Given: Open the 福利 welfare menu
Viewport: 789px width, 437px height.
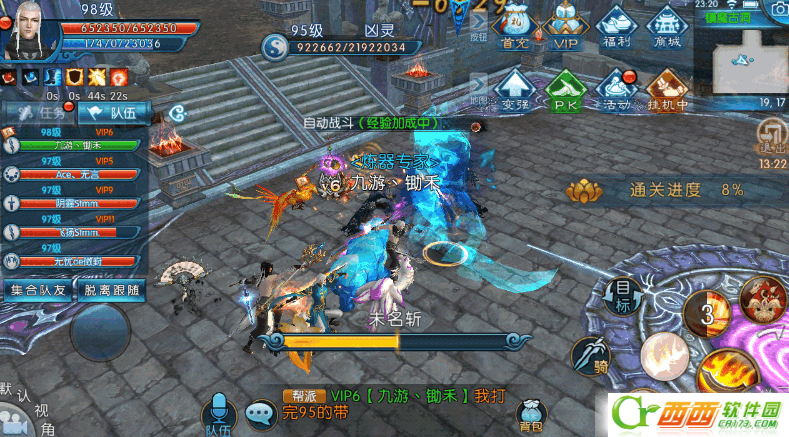Looking at the screenshot, I should click(617, 29).
